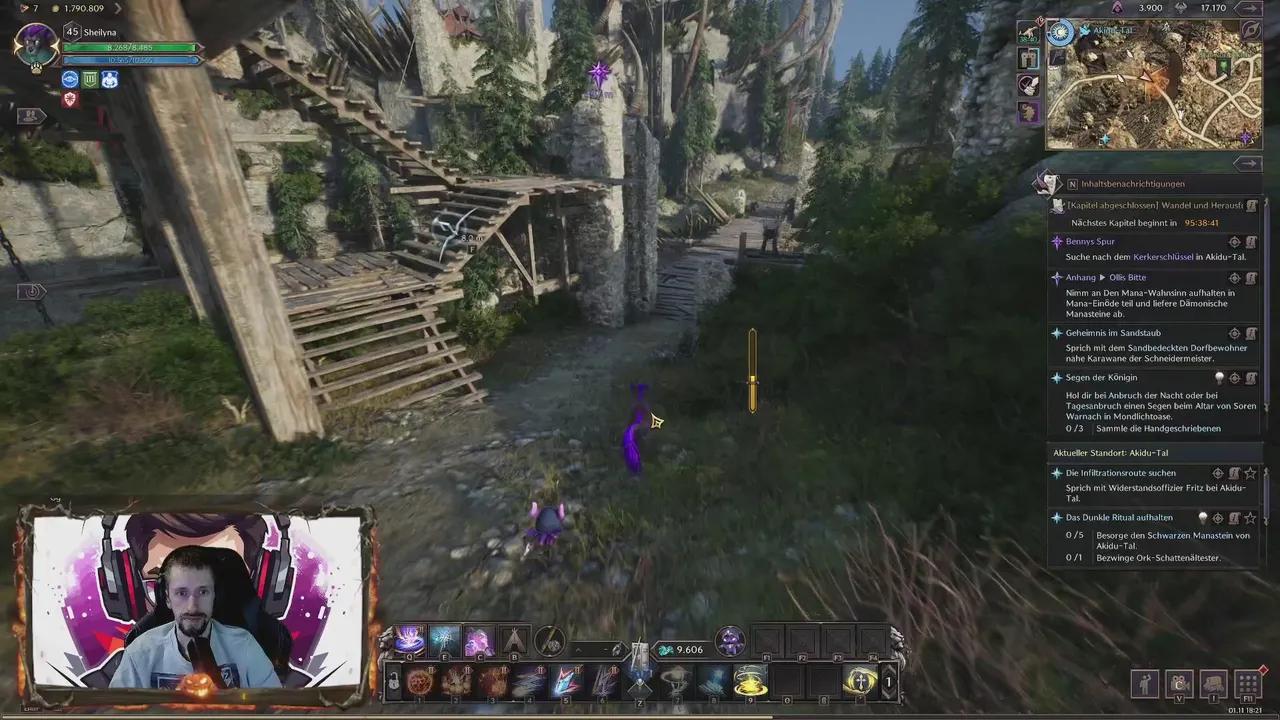Open the inventory bag icon labeled I
The width and height of the screenshot is (1280, 720).
[1212, 684]
